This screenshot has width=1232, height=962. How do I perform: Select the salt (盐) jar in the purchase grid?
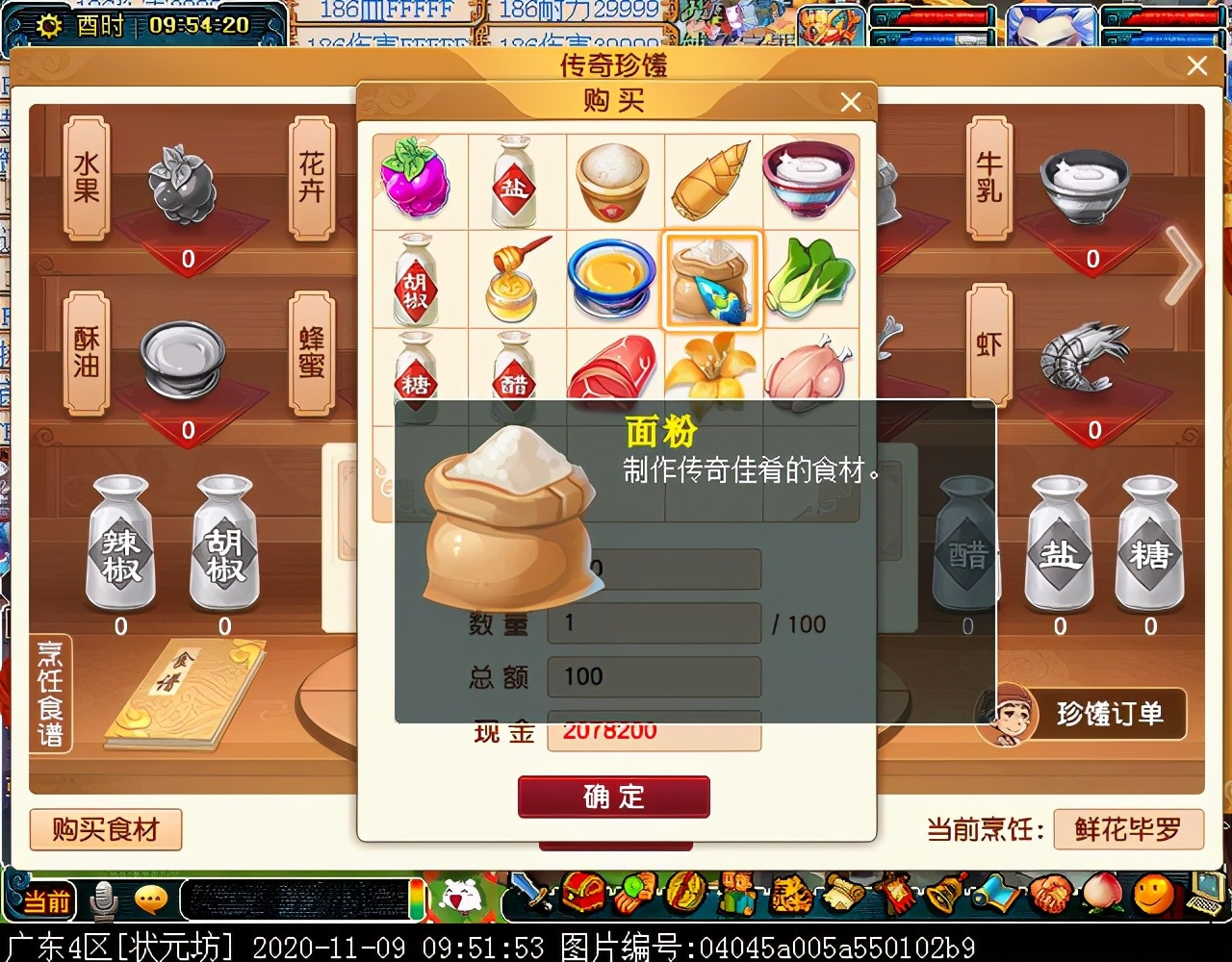(517, 182)
